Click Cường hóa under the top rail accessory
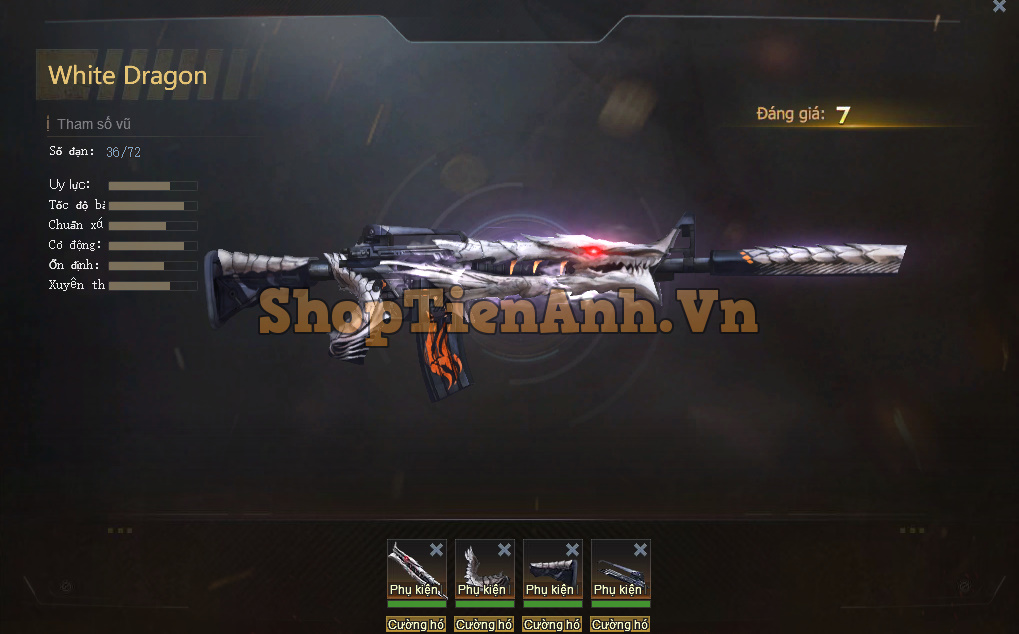Viewport: 1019px width, 634px height. pyautogui.click(x=620, y=625)
